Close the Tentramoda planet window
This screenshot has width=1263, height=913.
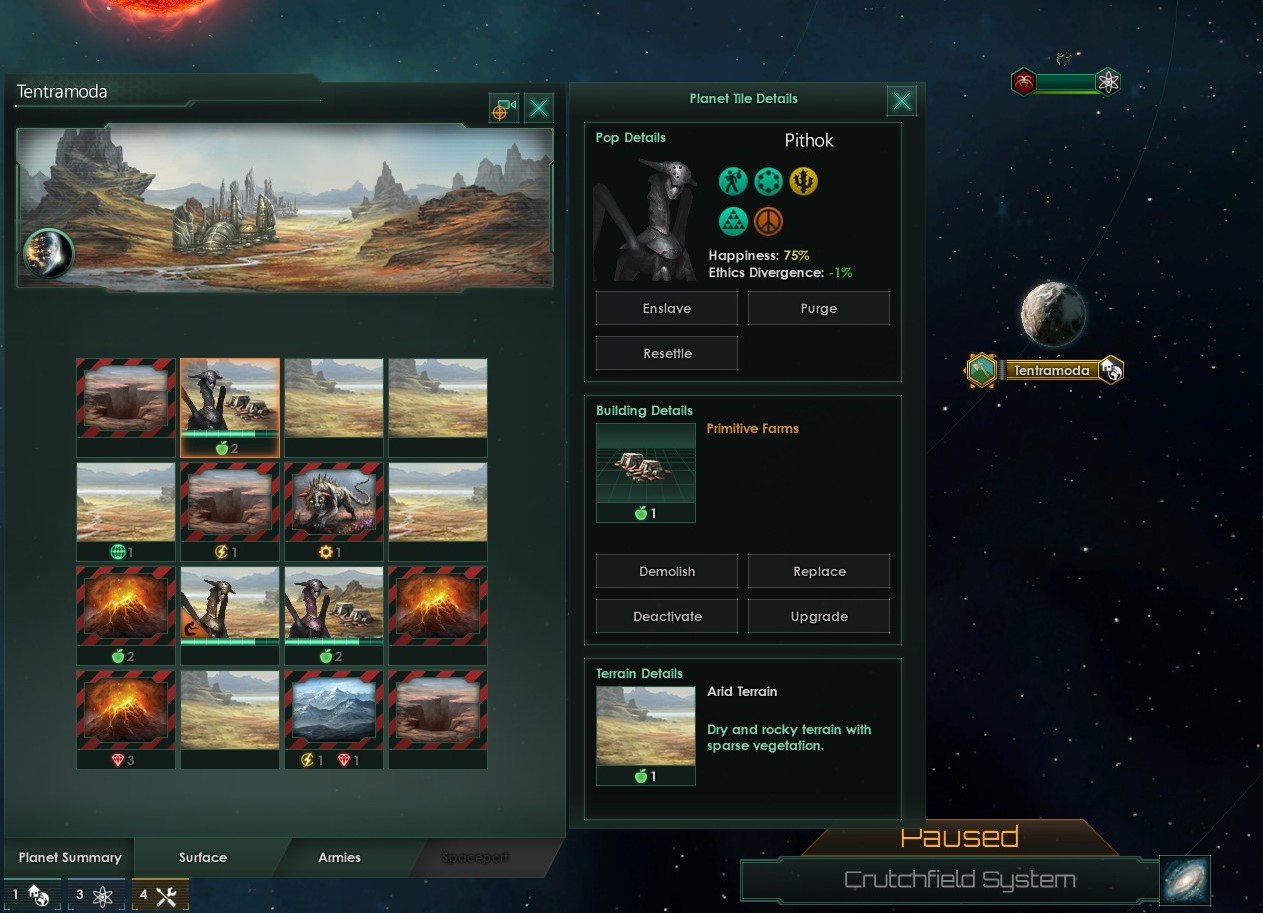(539, 108)
